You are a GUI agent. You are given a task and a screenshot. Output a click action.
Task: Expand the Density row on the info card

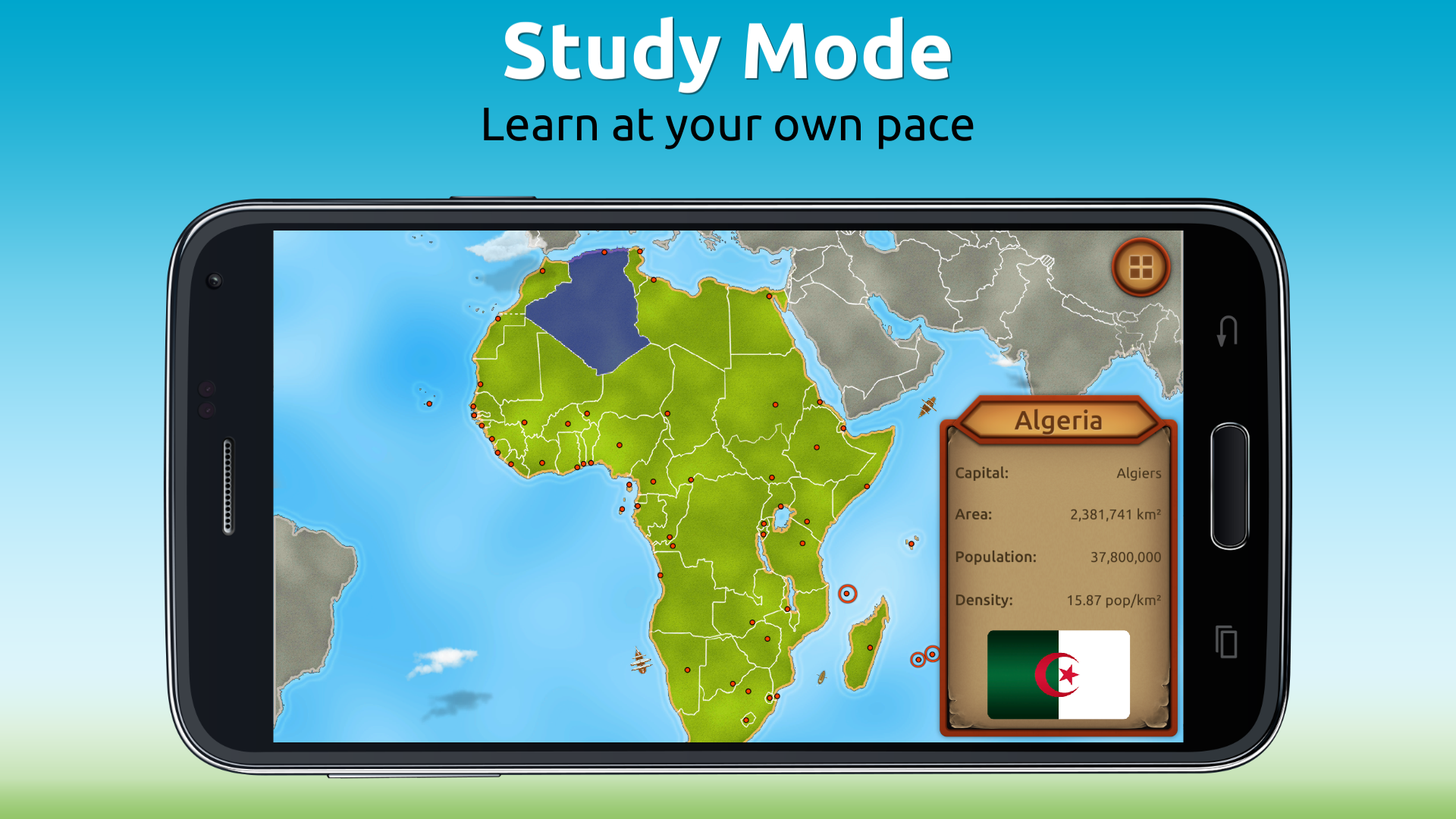[1058, 599]
